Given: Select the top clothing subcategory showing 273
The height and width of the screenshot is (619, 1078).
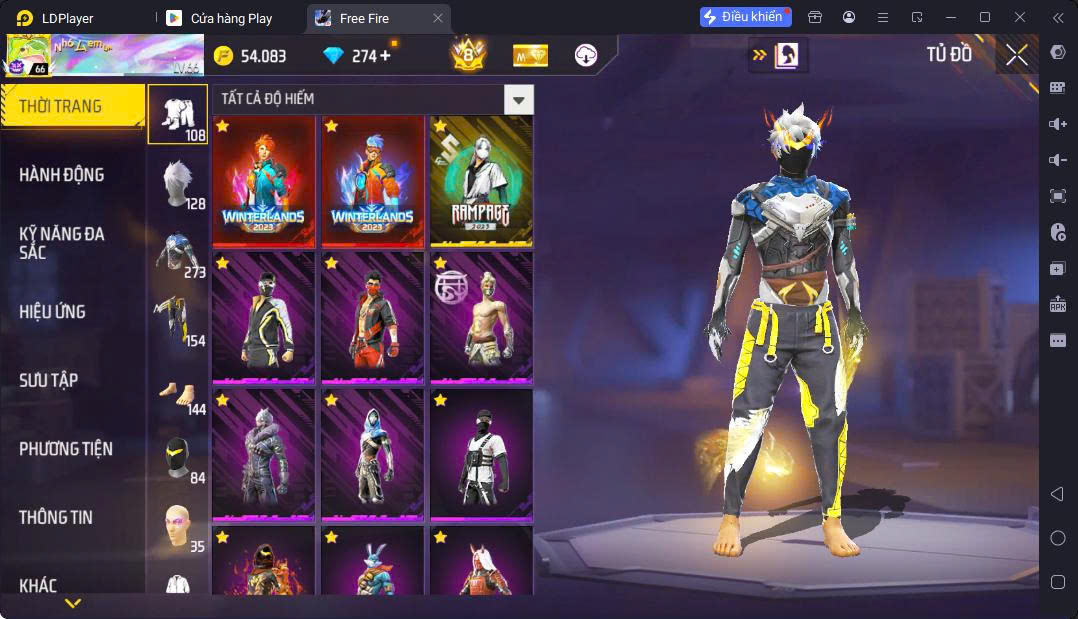Looking at the screenshot, I should coord(178,253).
